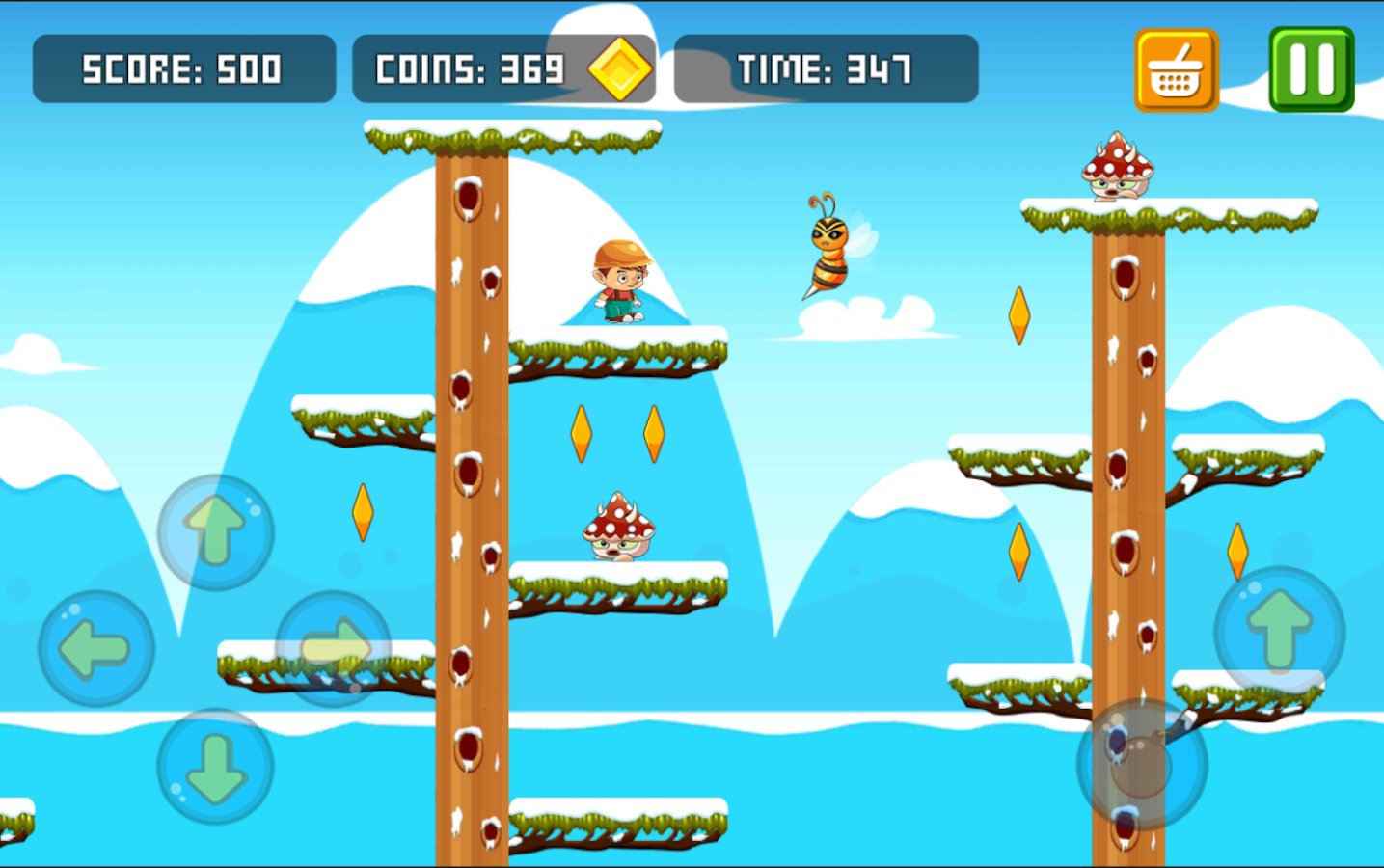Viewport: 1384px width, 868px height.
Task: Tap the left arrow movement bubble
Action: point(95,649)
